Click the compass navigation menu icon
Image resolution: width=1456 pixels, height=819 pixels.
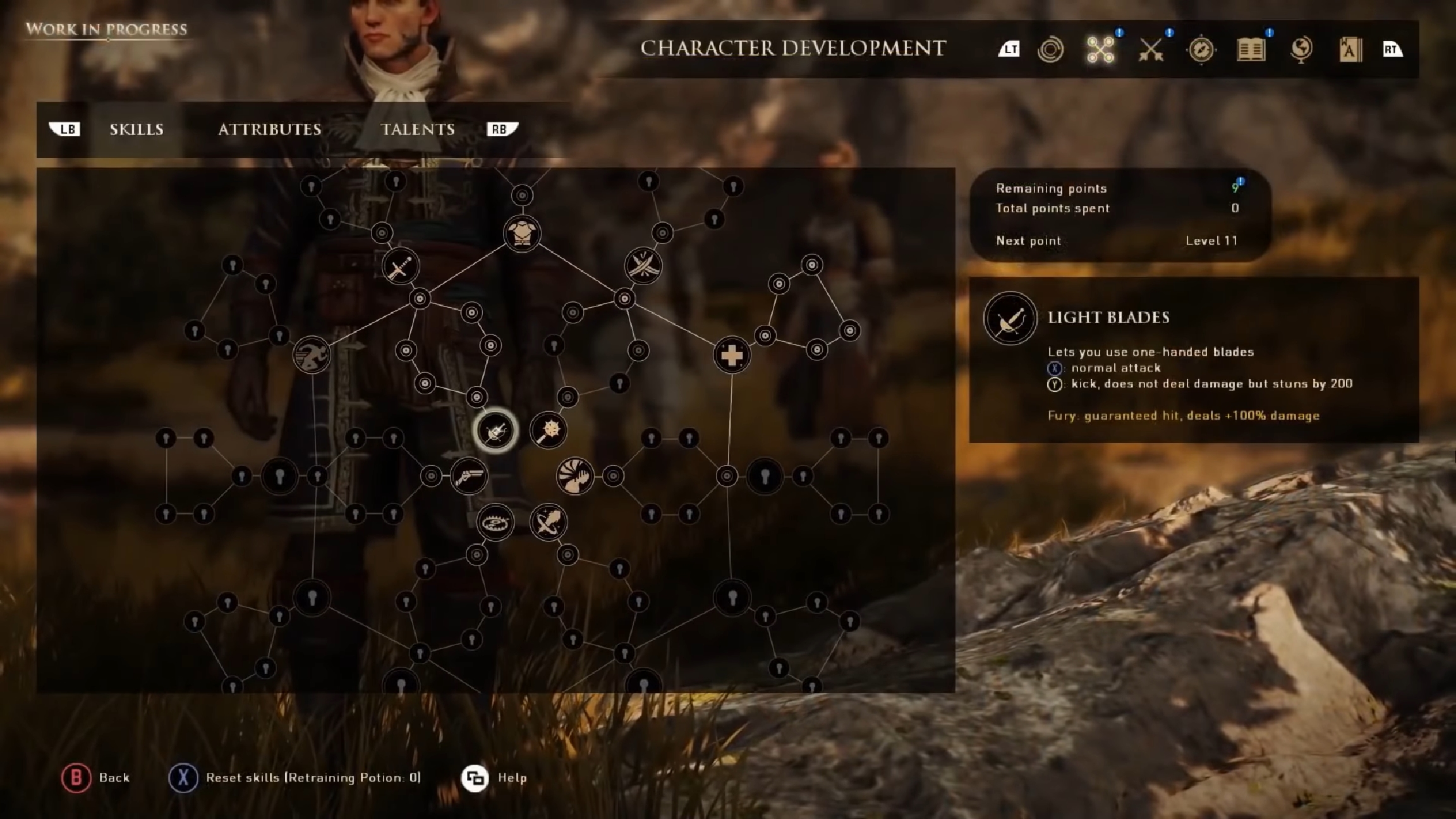(x=1201, y=51)
